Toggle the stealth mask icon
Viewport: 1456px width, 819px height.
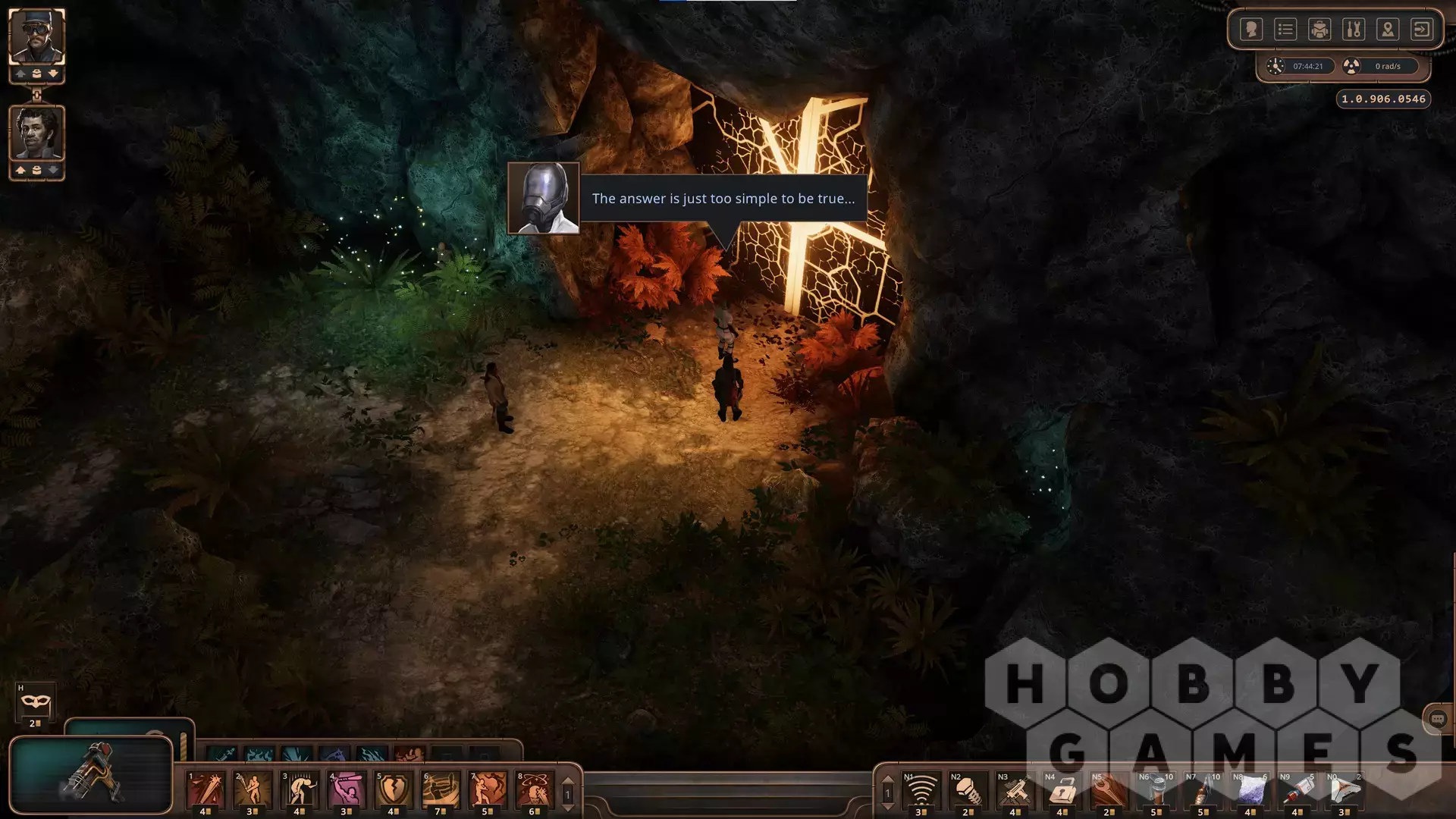pos(35,703)
